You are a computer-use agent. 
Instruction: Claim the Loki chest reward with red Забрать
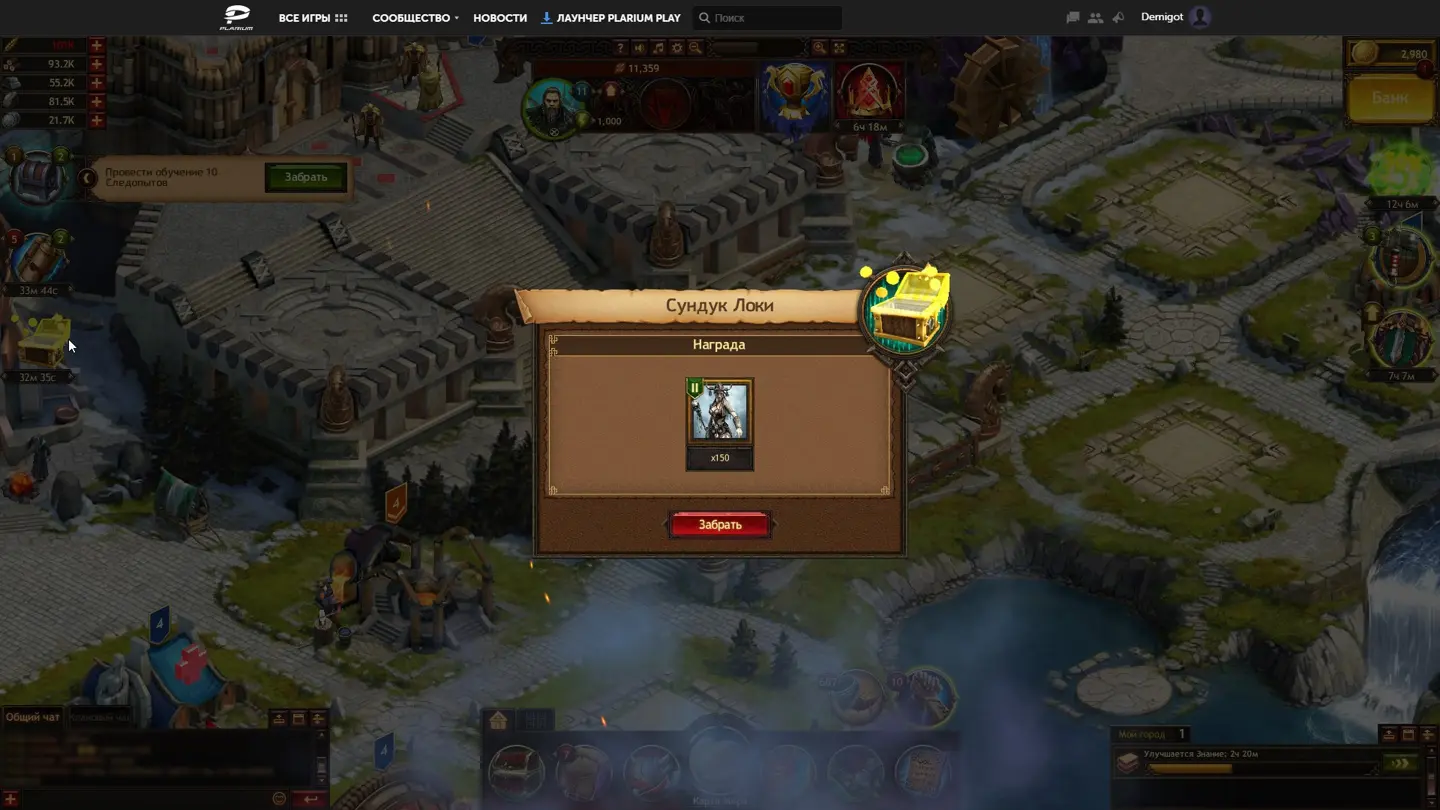pyautogui.click(x=719, y=525)
